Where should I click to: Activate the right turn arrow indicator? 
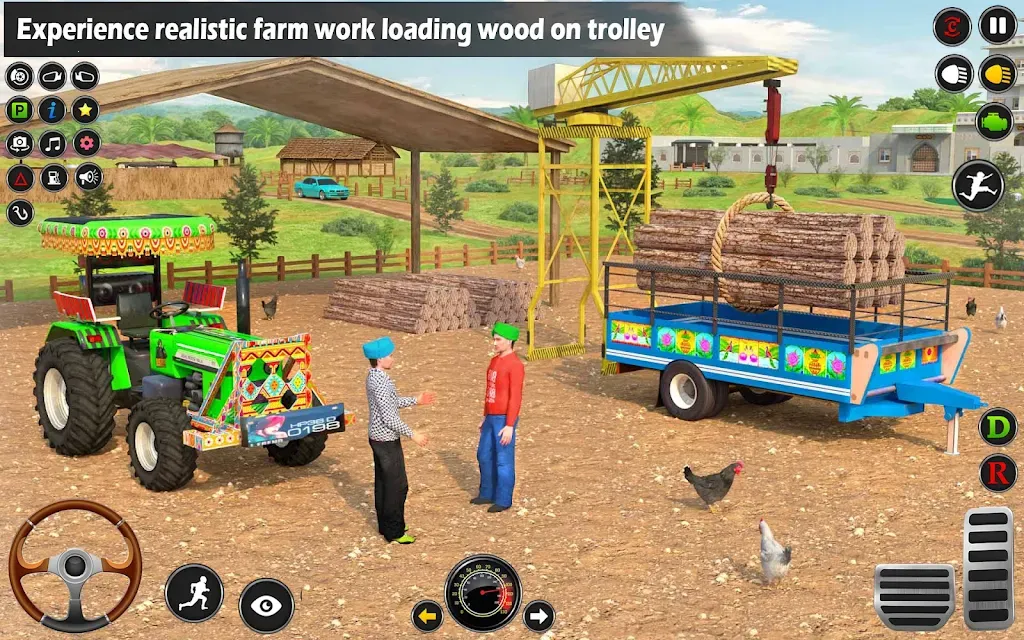point(539,616)
